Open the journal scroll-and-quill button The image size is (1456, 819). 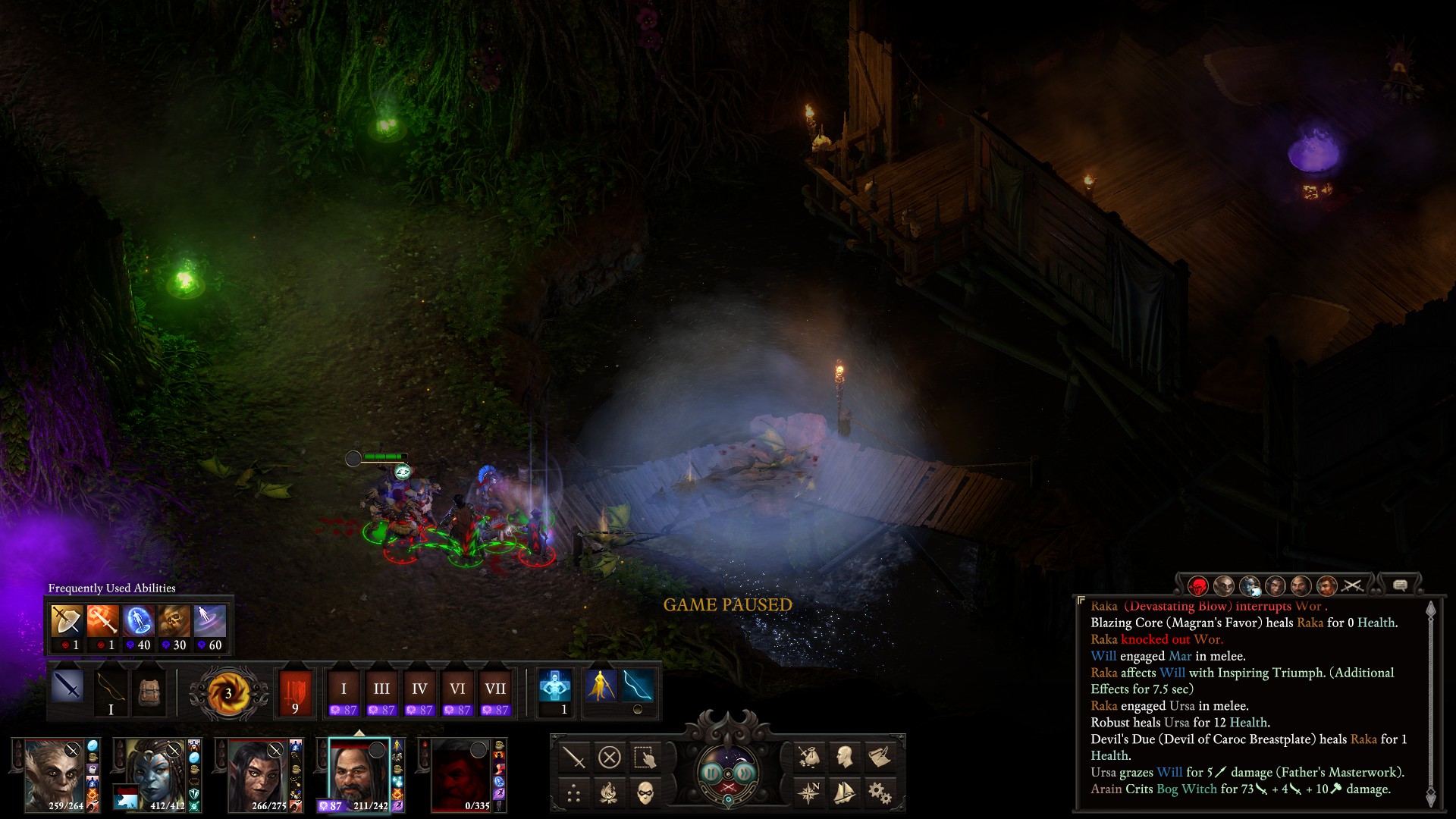click(x=880, y=756)
